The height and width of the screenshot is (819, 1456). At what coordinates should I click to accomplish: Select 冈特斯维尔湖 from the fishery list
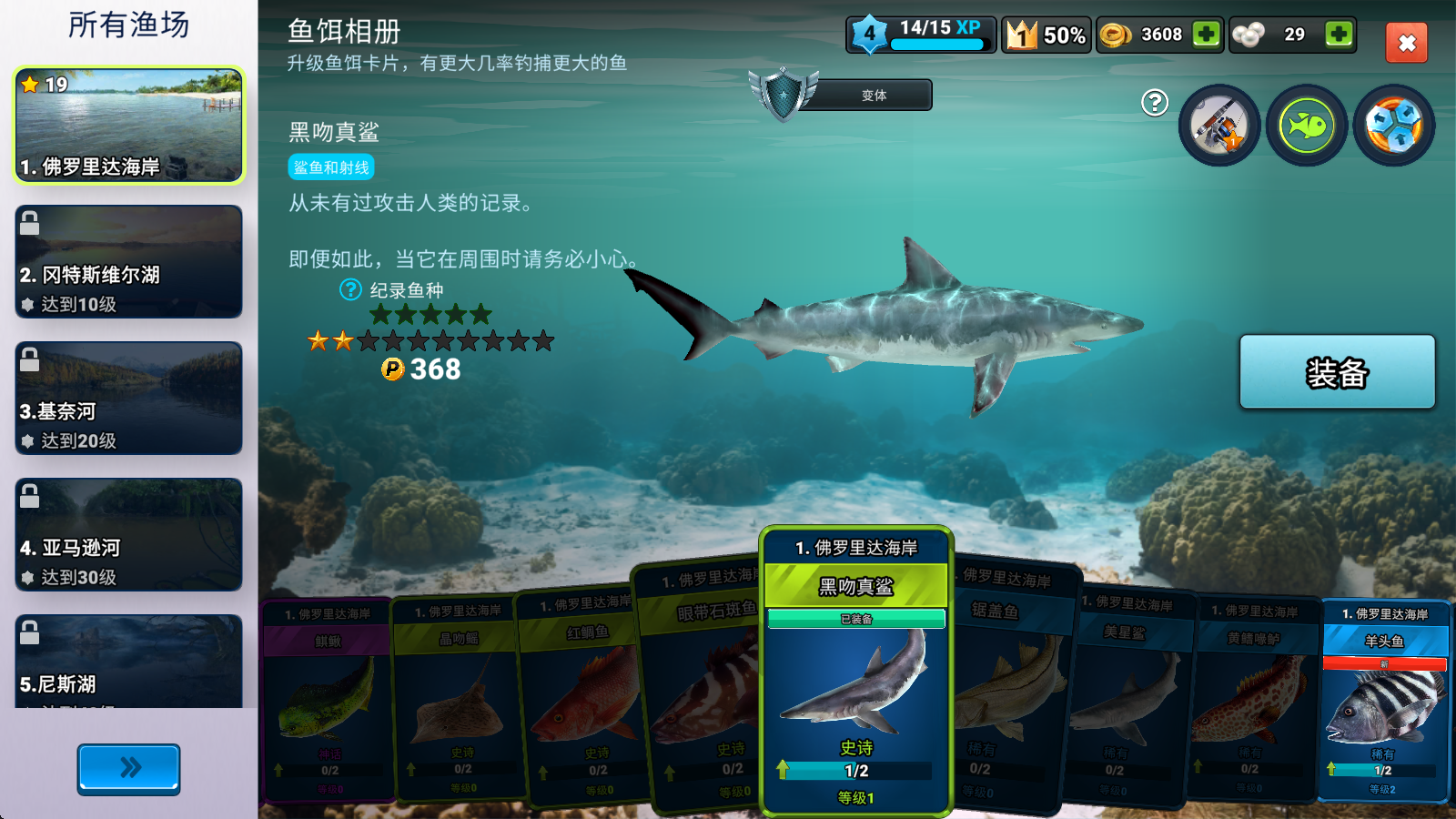point(128,263)
